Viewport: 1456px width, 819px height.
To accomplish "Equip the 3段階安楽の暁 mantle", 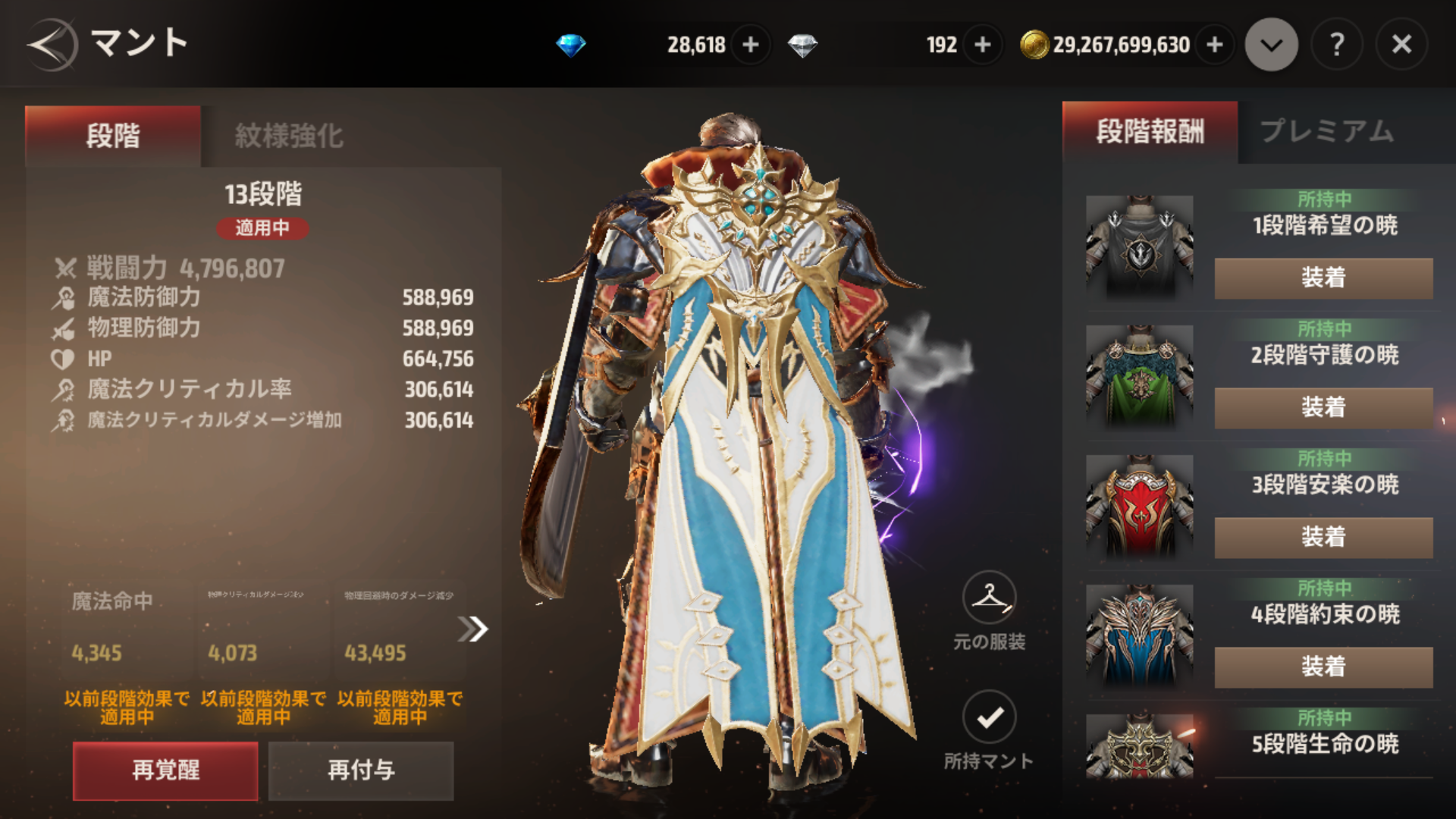I will coord(1323,537).
